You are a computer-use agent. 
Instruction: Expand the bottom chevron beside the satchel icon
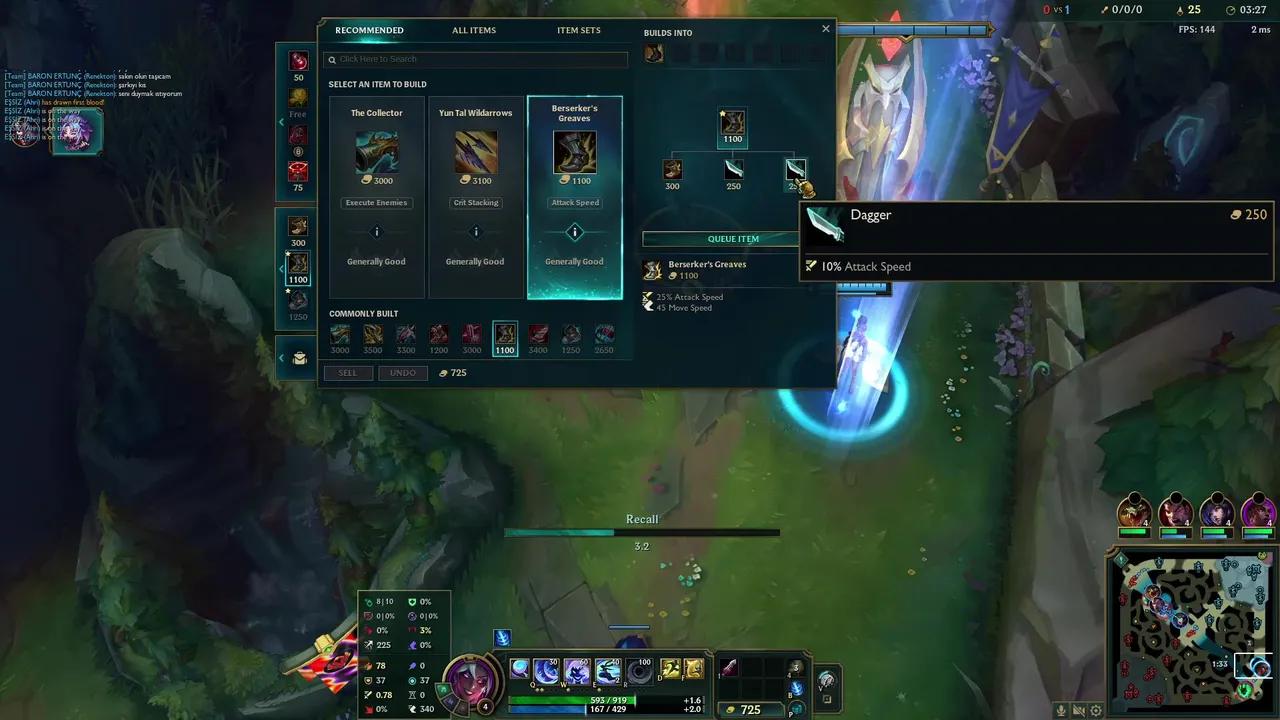281,356
